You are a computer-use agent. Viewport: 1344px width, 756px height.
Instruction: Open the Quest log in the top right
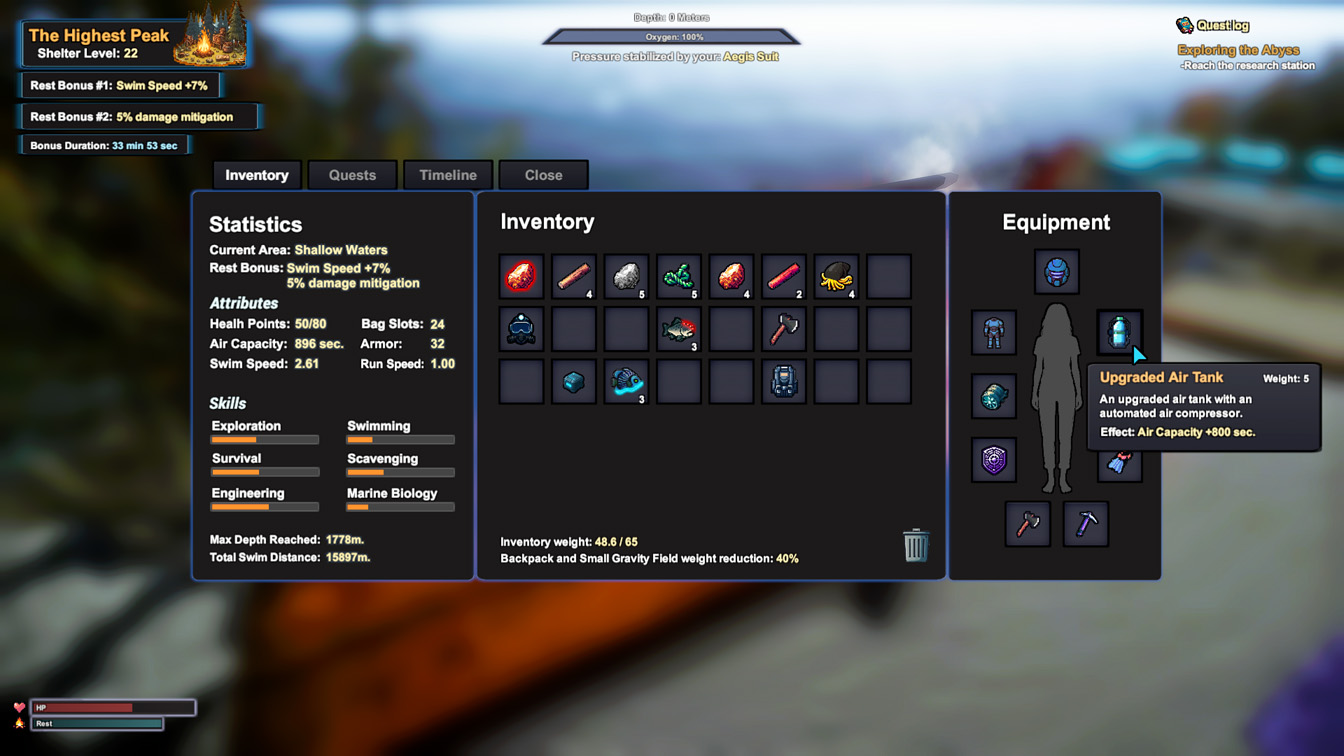pyautogui.click(x=1222, y=23)
